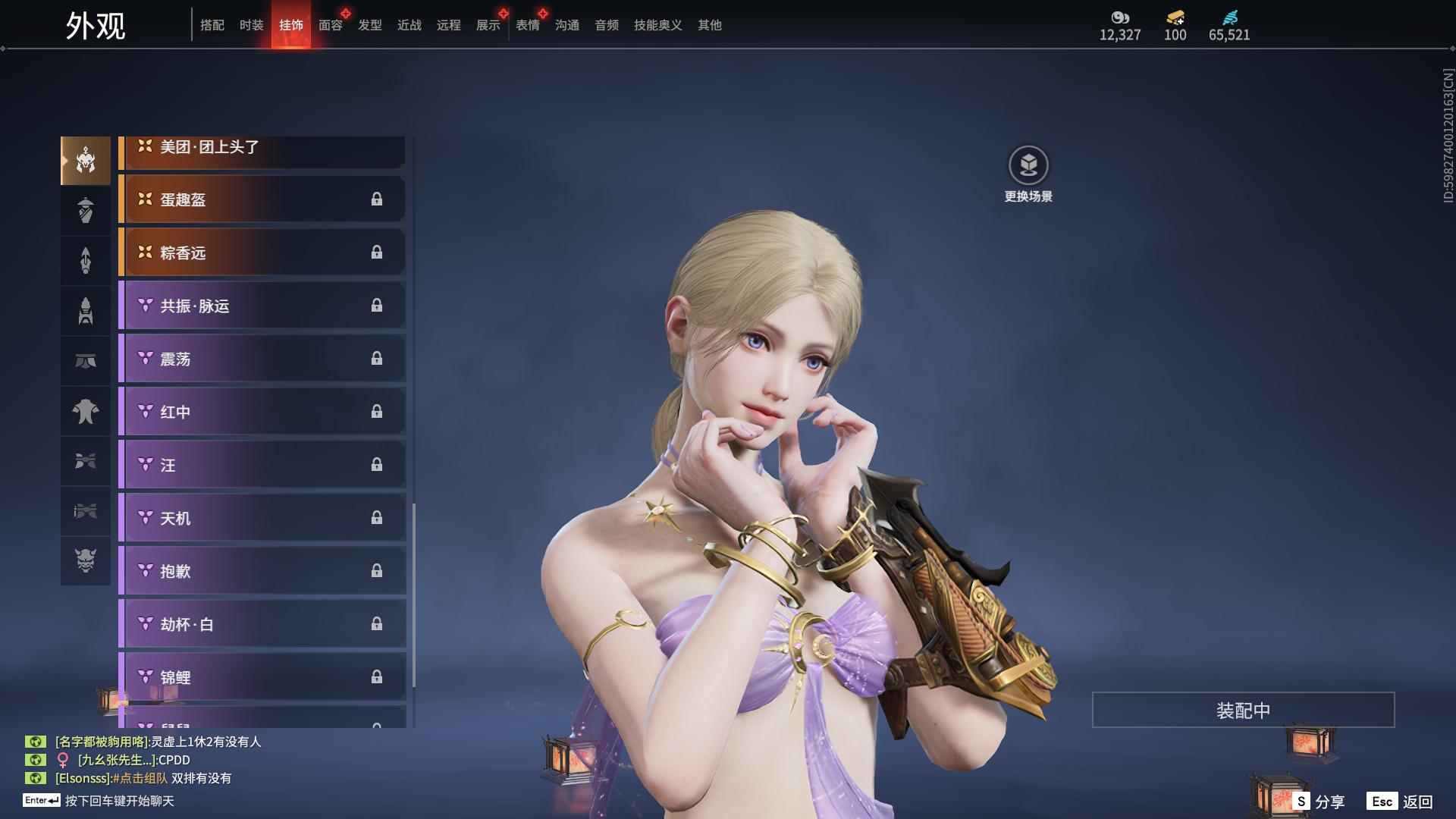The height and width of the screenshot is (819, 1456).
Task: Select the helmet headwear category icon
Action: click(86, 160)
